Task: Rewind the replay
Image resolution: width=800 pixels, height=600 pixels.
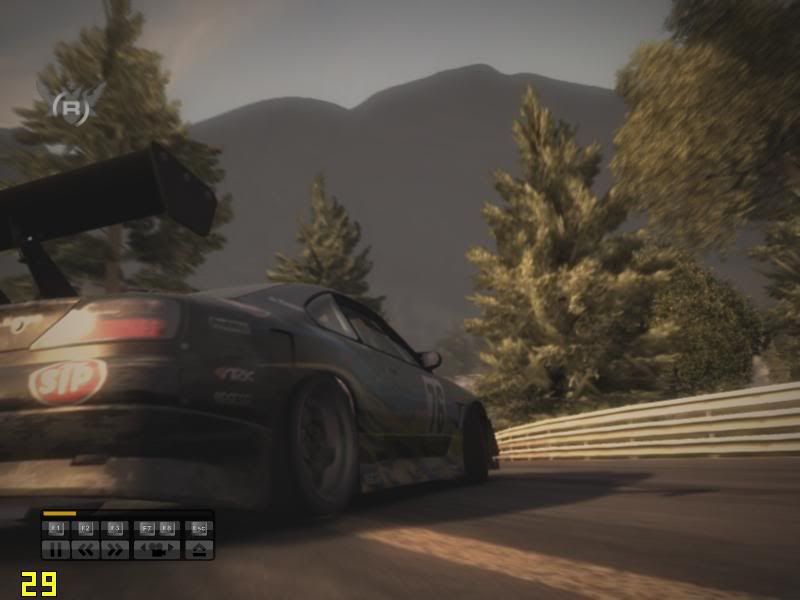Action: point(85,548)
